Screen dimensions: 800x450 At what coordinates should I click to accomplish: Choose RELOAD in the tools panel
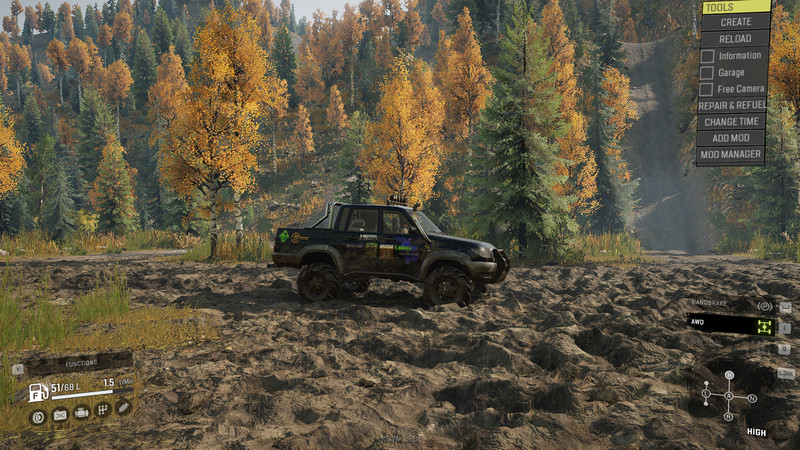pyautogui.click(x=733, y=38)
